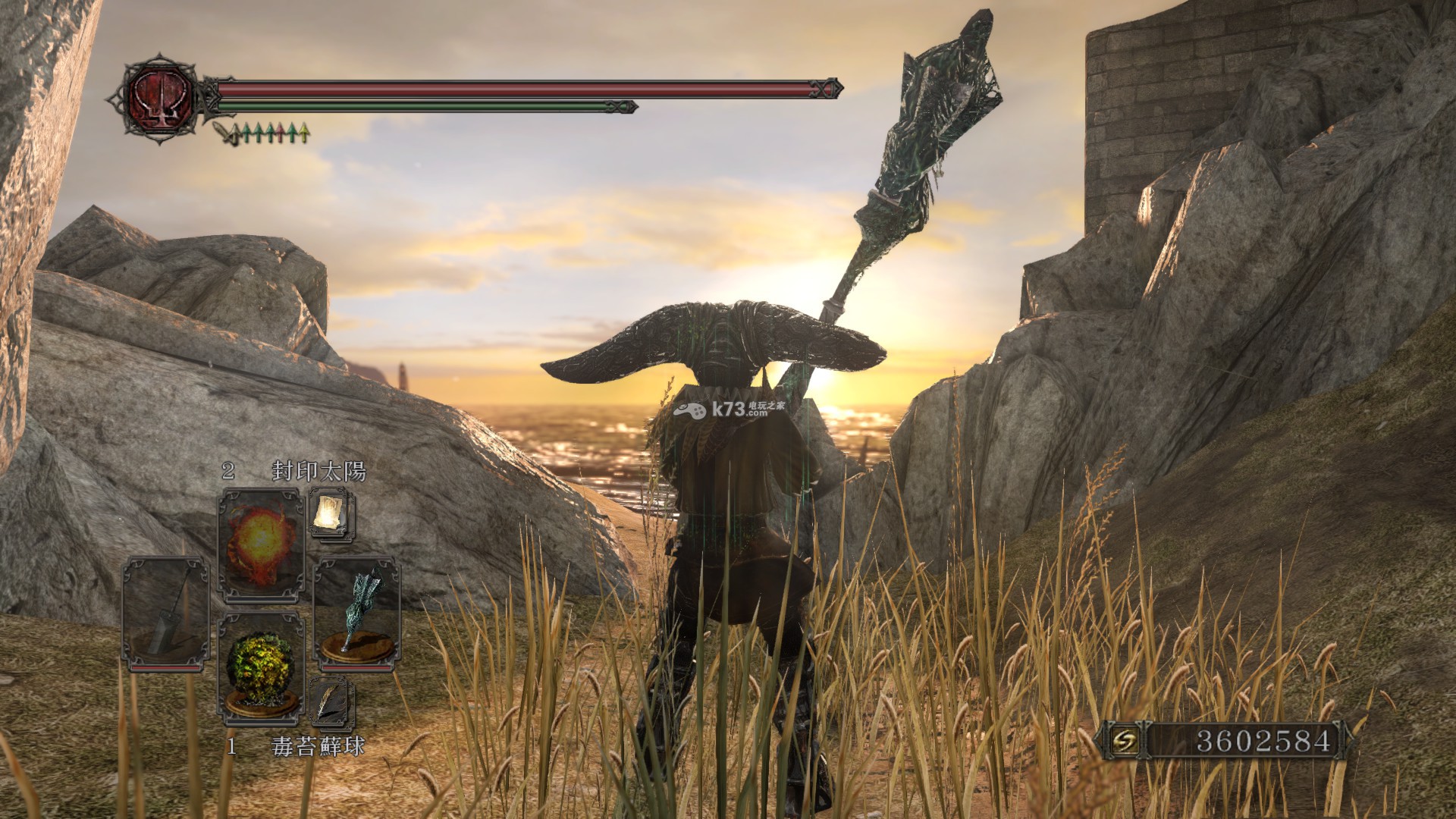Click the small scroll next-spell icon

[x=331, y=513]
